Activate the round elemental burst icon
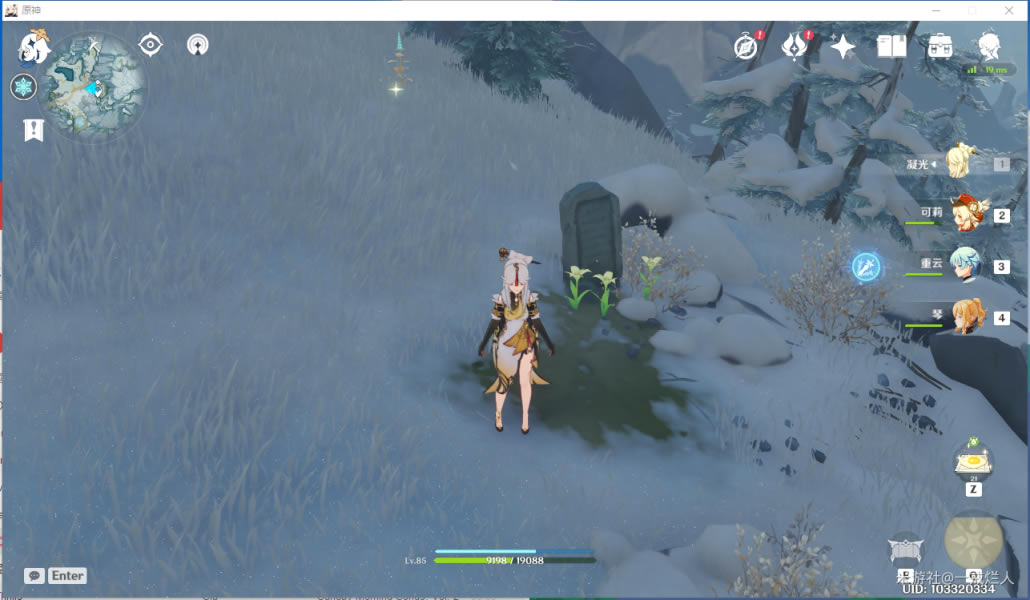This screenshot has height=600, width=1030. tap(973, 541)
